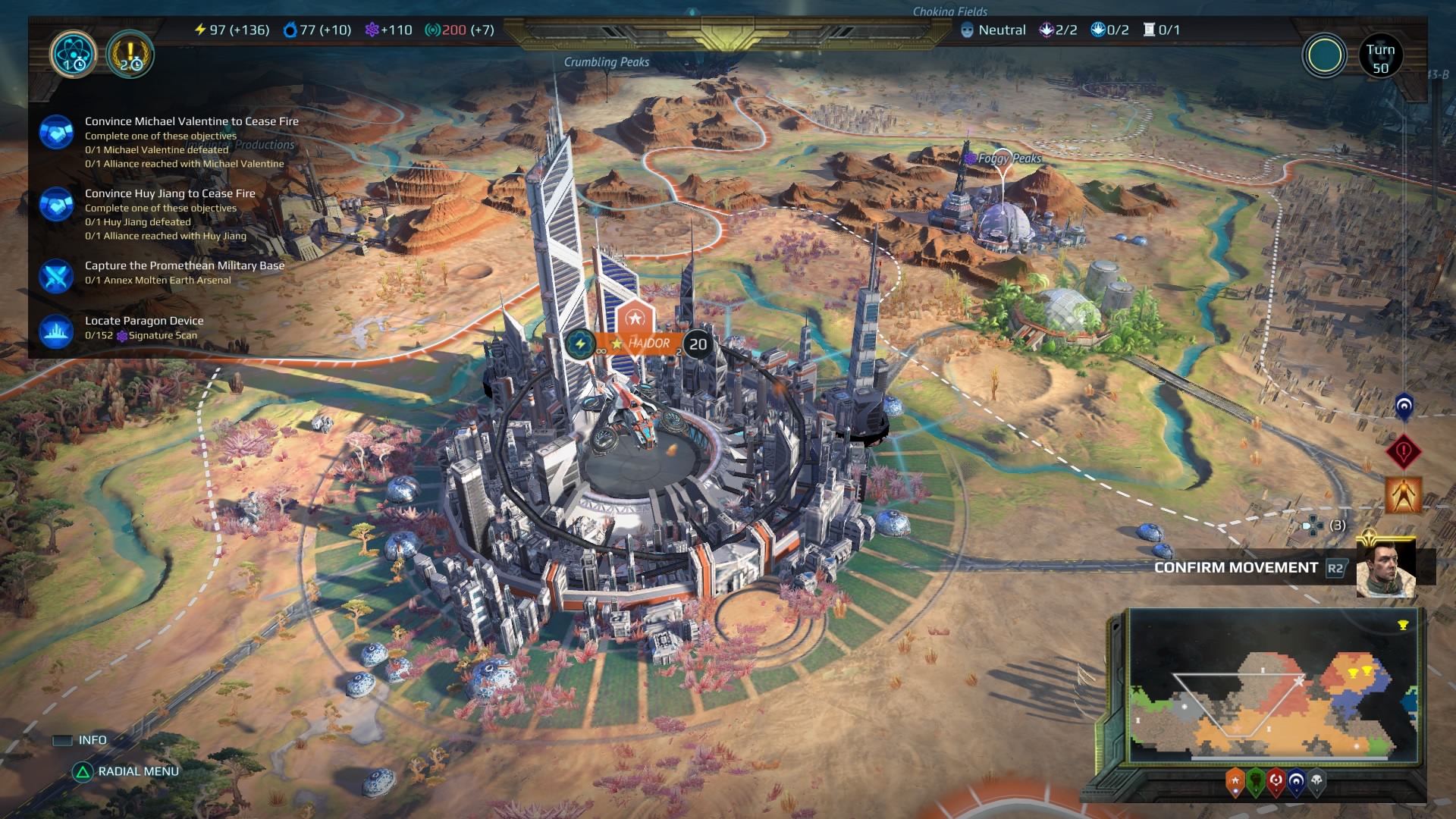The height and width of the screenshot is (819, 1456).
Task: Click the Neutral reputation status
Action: click(x=993, y=30)
